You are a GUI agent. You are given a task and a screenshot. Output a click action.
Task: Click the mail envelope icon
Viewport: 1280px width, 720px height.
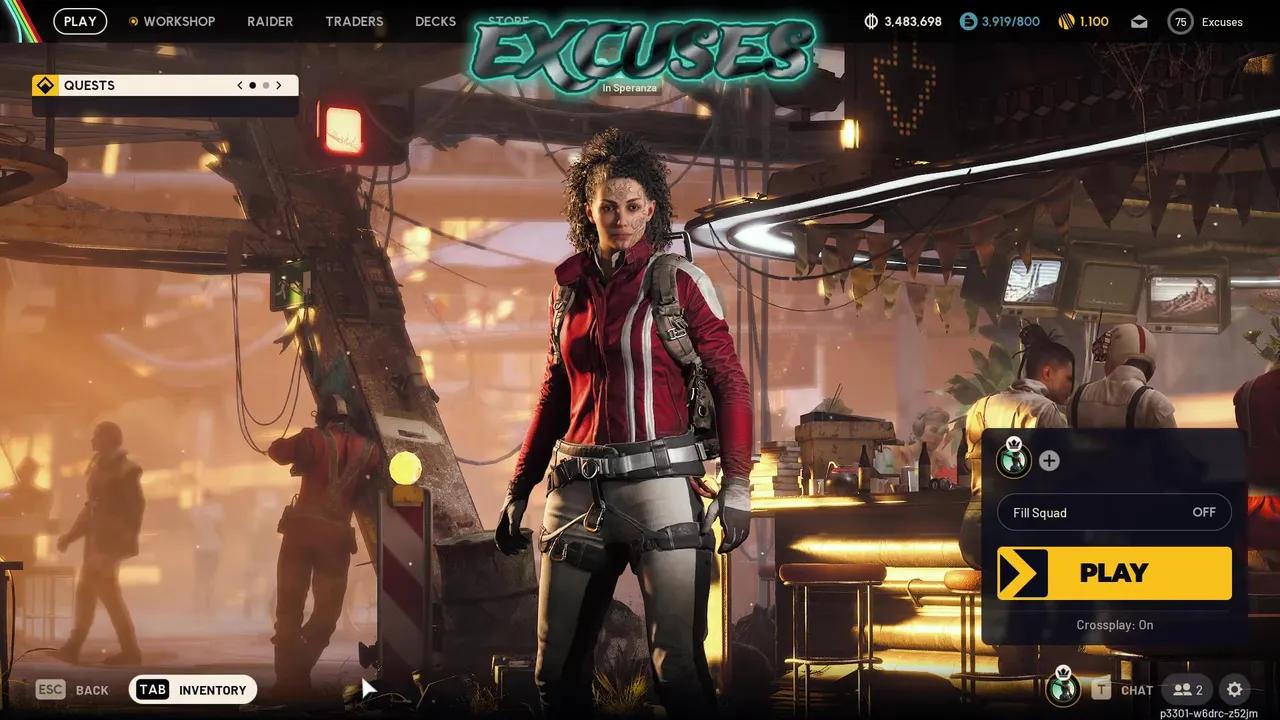[1139, 20]
